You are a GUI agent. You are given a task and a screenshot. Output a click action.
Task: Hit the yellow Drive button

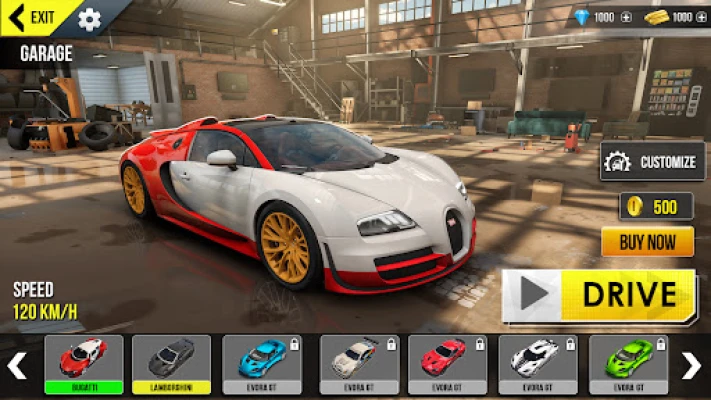pyautogui.click(x=599, y=295)
